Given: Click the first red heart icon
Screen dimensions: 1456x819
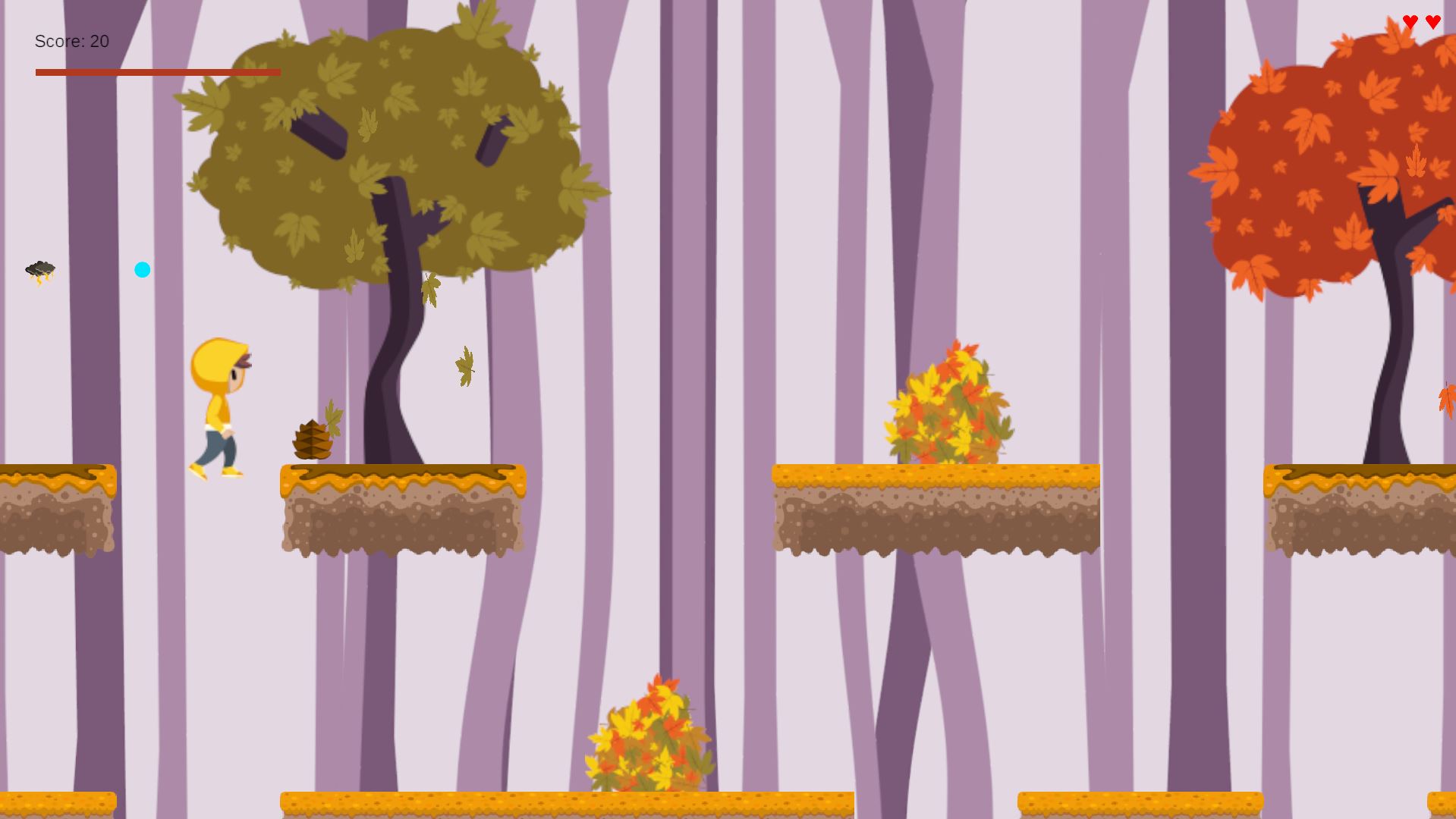Looking at the screenshot, I should click(1410, 22).
